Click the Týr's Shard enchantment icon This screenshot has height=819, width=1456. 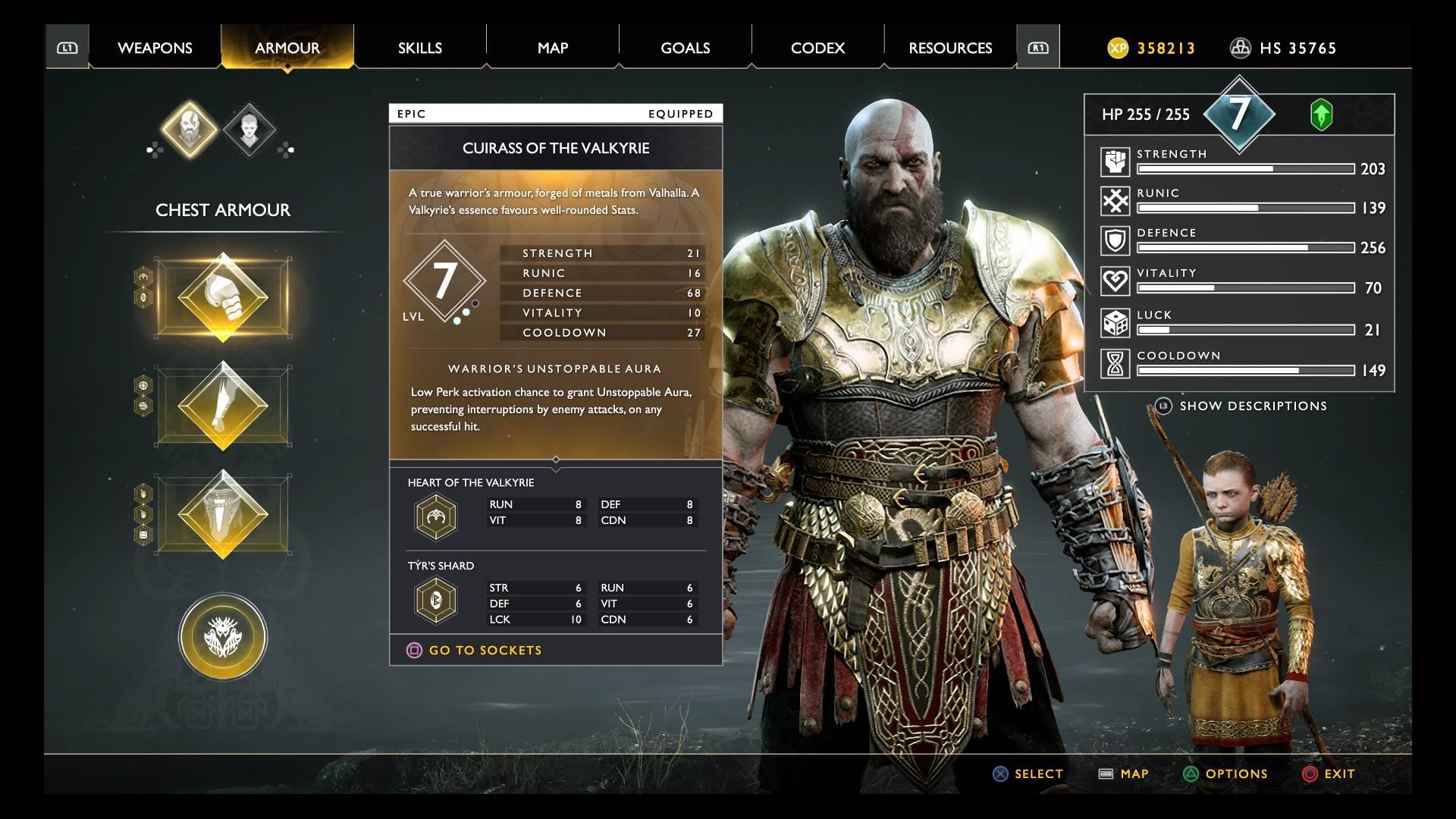click(436, 600)
